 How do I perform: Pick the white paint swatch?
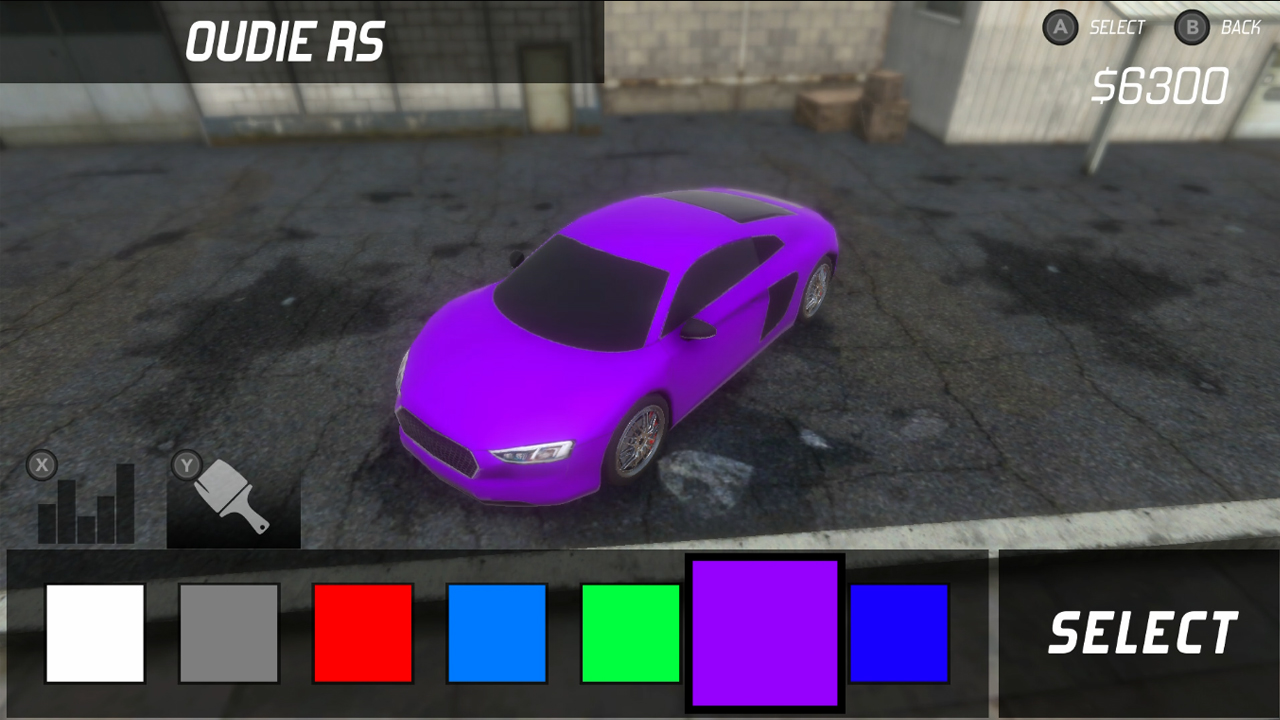95,631
